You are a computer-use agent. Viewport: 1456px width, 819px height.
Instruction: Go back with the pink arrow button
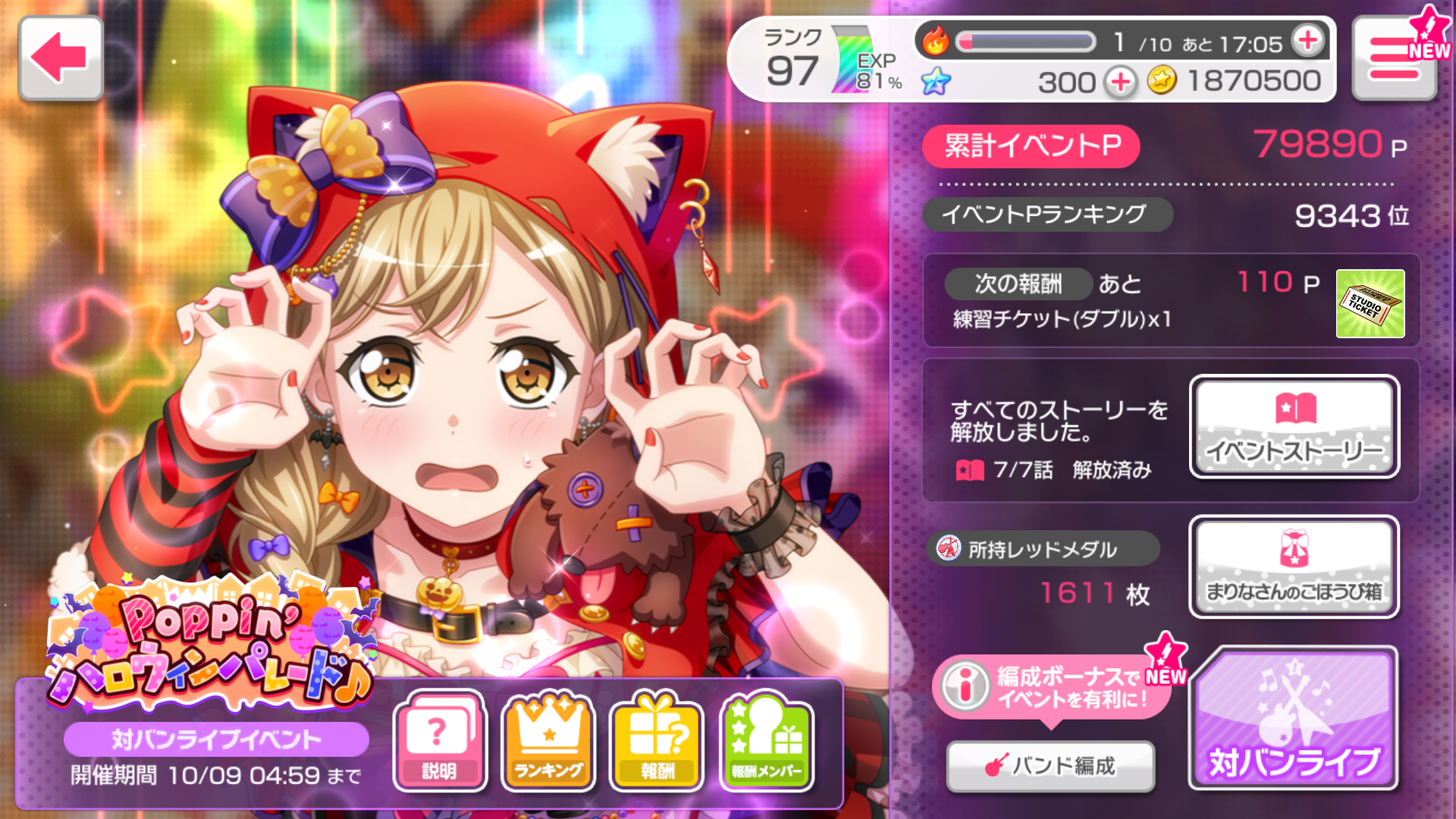pyautogui.click(x=61, y=58)
